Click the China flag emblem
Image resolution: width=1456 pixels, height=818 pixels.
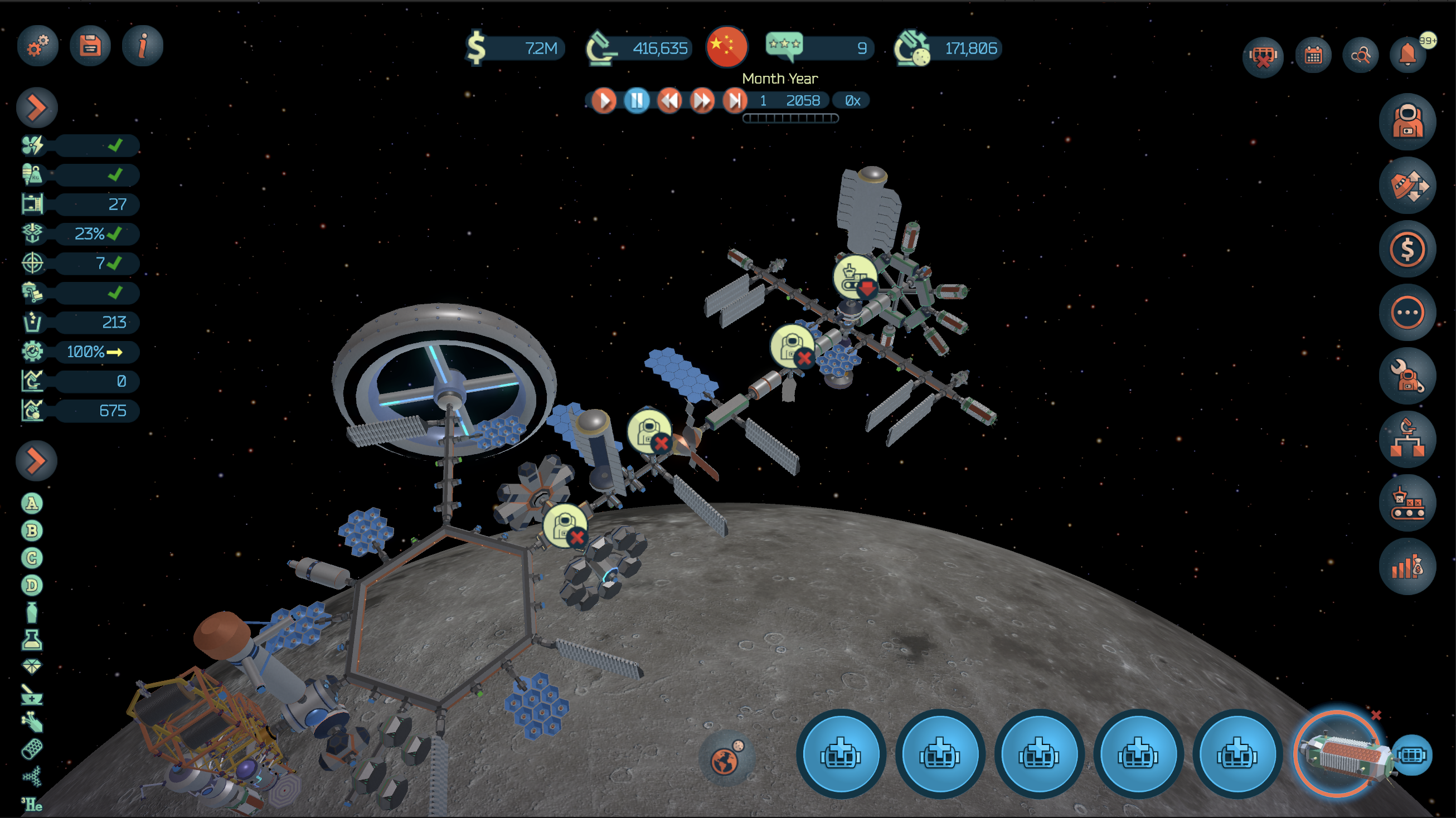click(727, 46)
